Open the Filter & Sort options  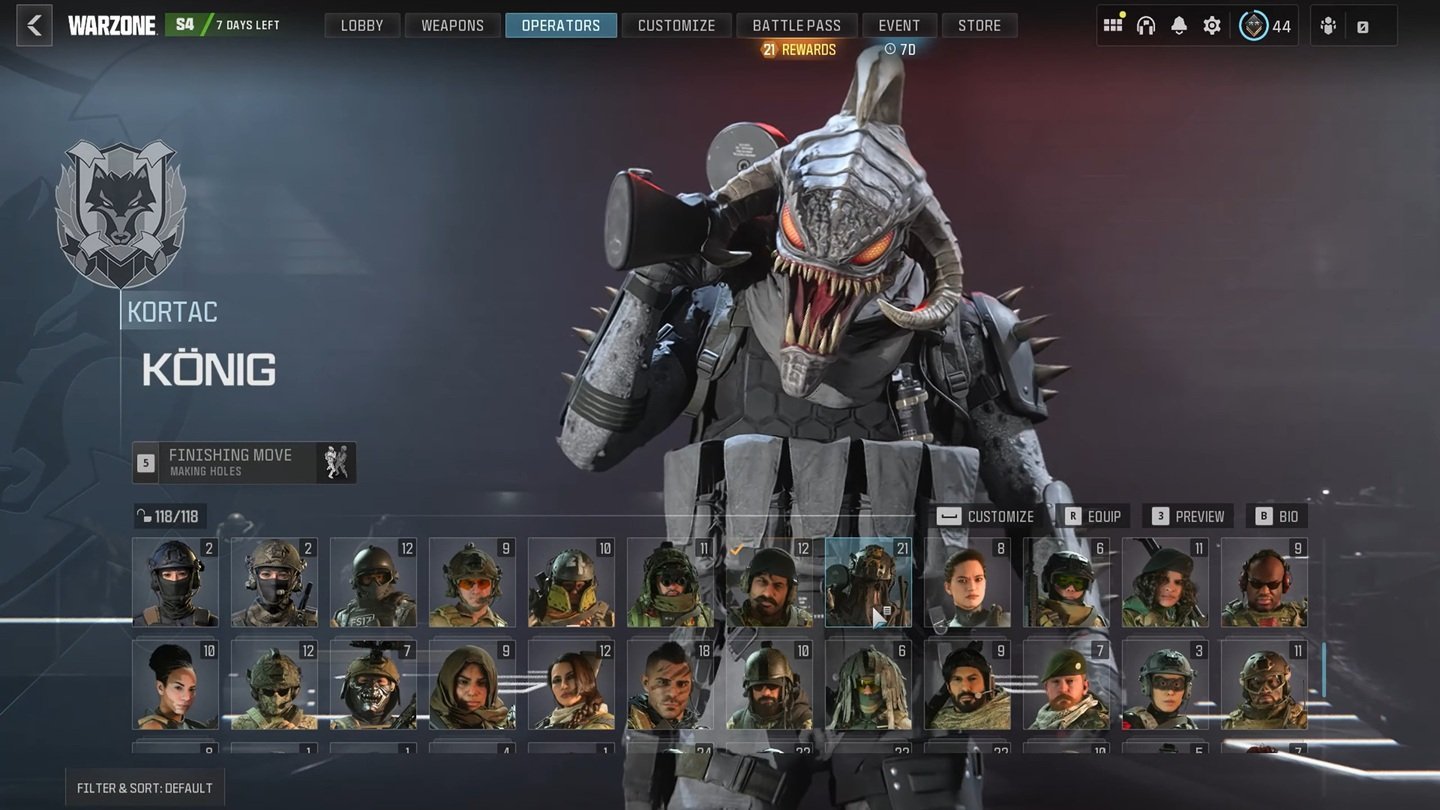pyautogui.click(x=145, y=788)
